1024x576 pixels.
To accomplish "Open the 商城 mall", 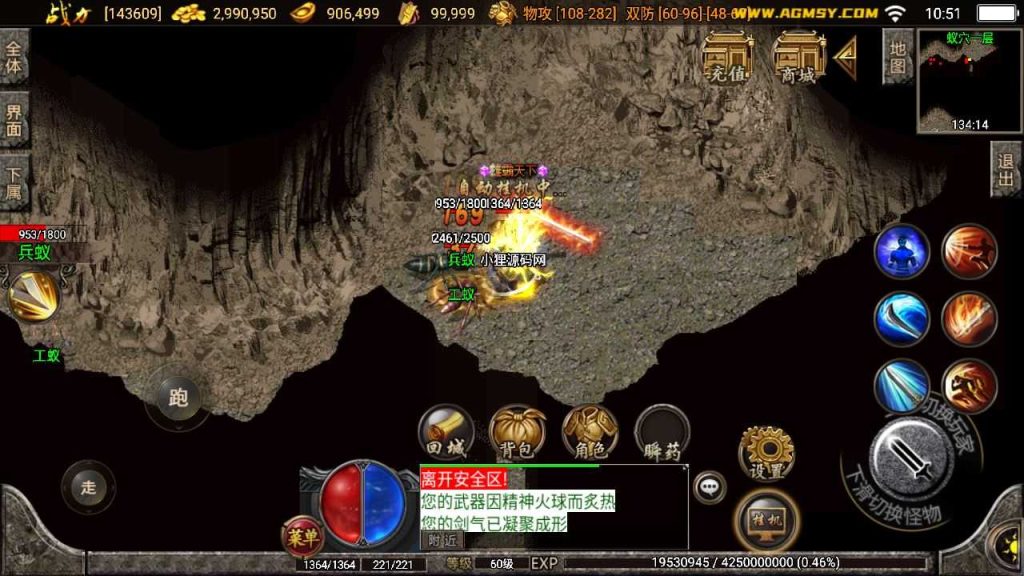I will click(799, 56).
